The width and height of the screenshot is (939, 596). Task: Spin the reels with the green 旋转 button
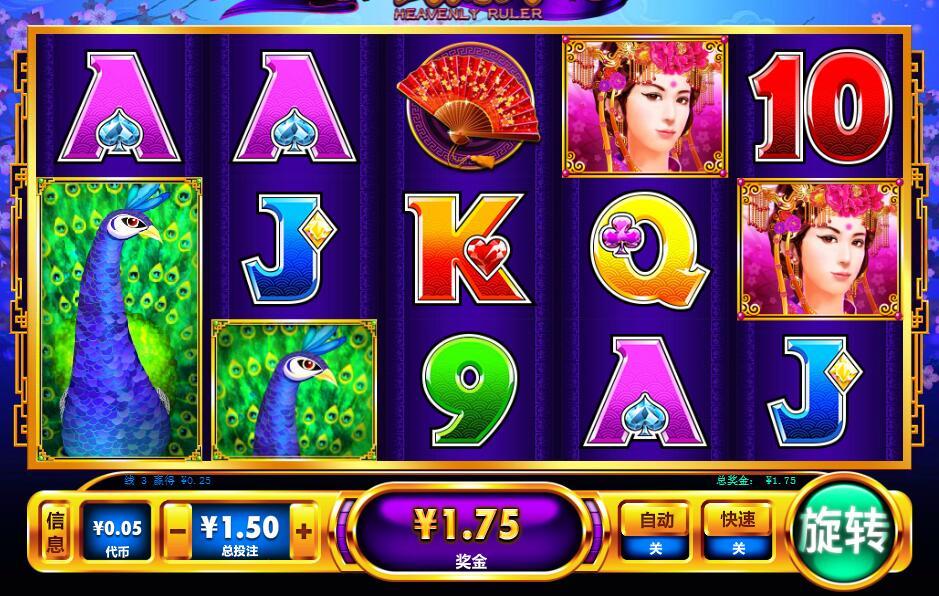[x=844, y=531]
